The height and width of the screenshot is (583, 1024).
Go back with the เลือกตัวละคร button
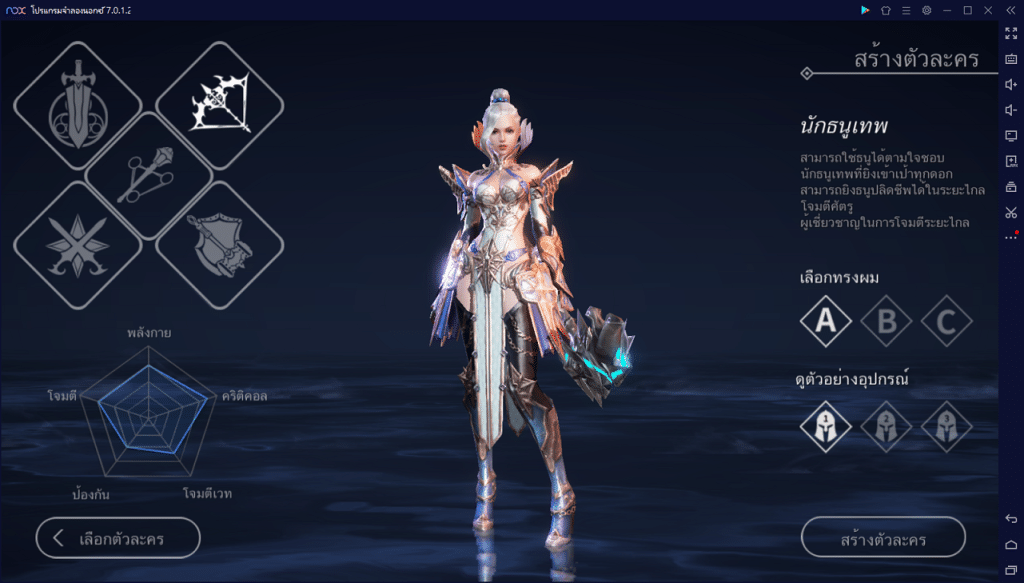[x=118, y=538]
